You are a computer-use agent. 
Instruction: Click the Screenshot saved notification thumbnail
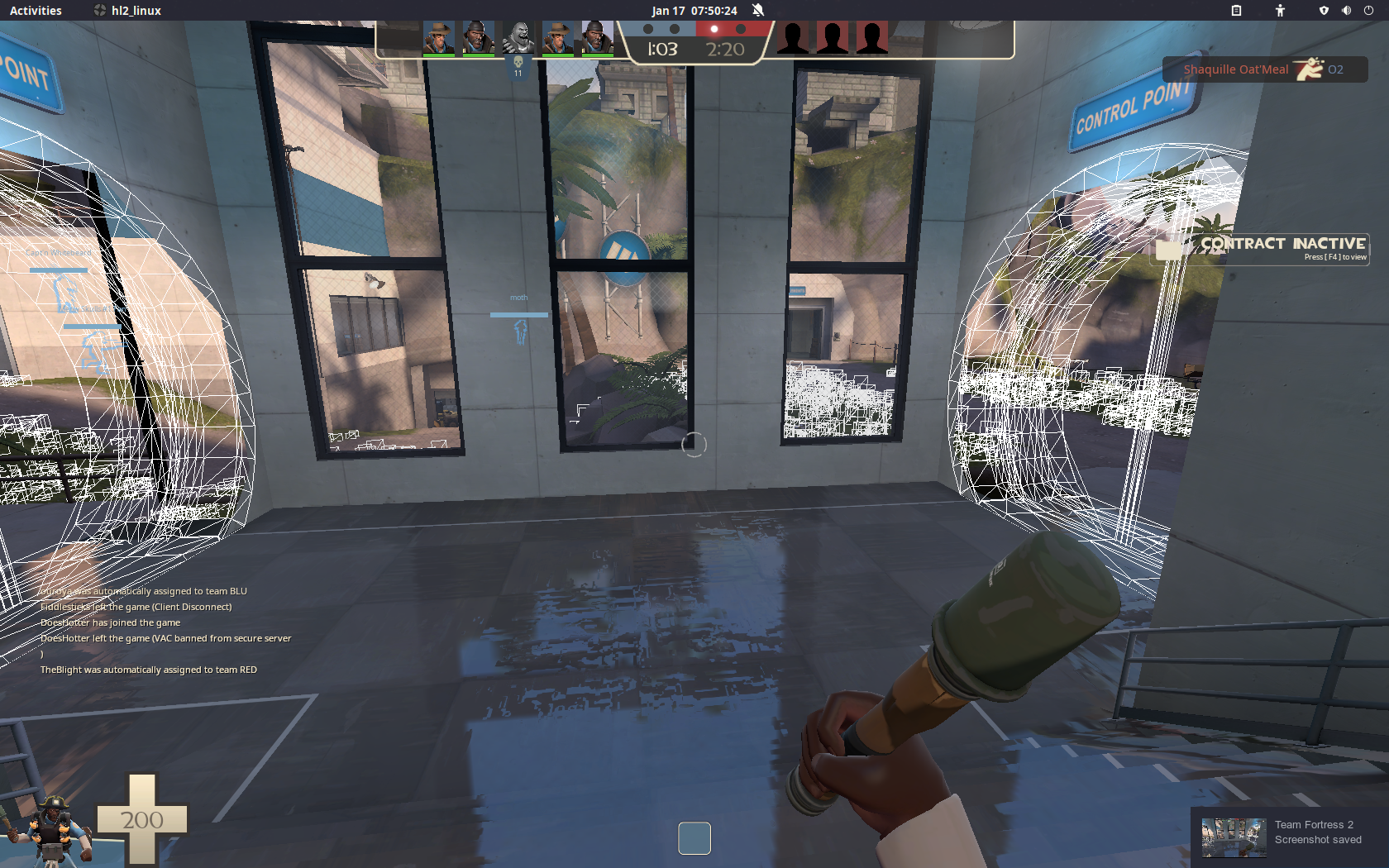point(1233,836)
